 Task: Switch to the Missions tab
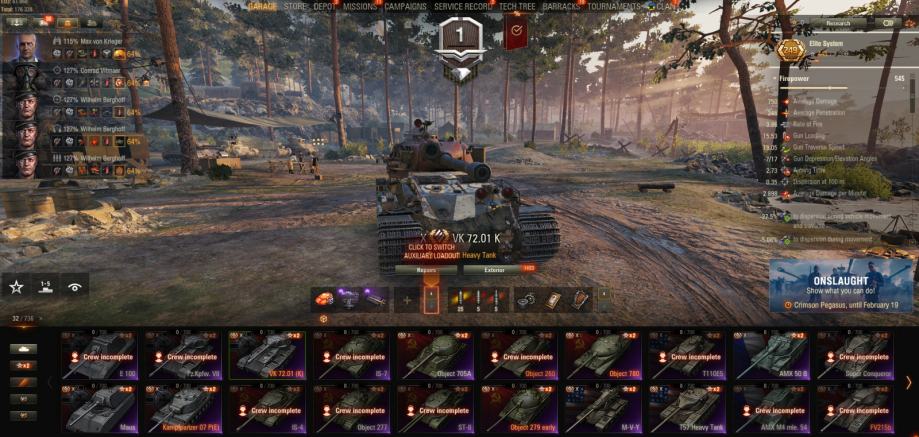(x=360, y=6)
